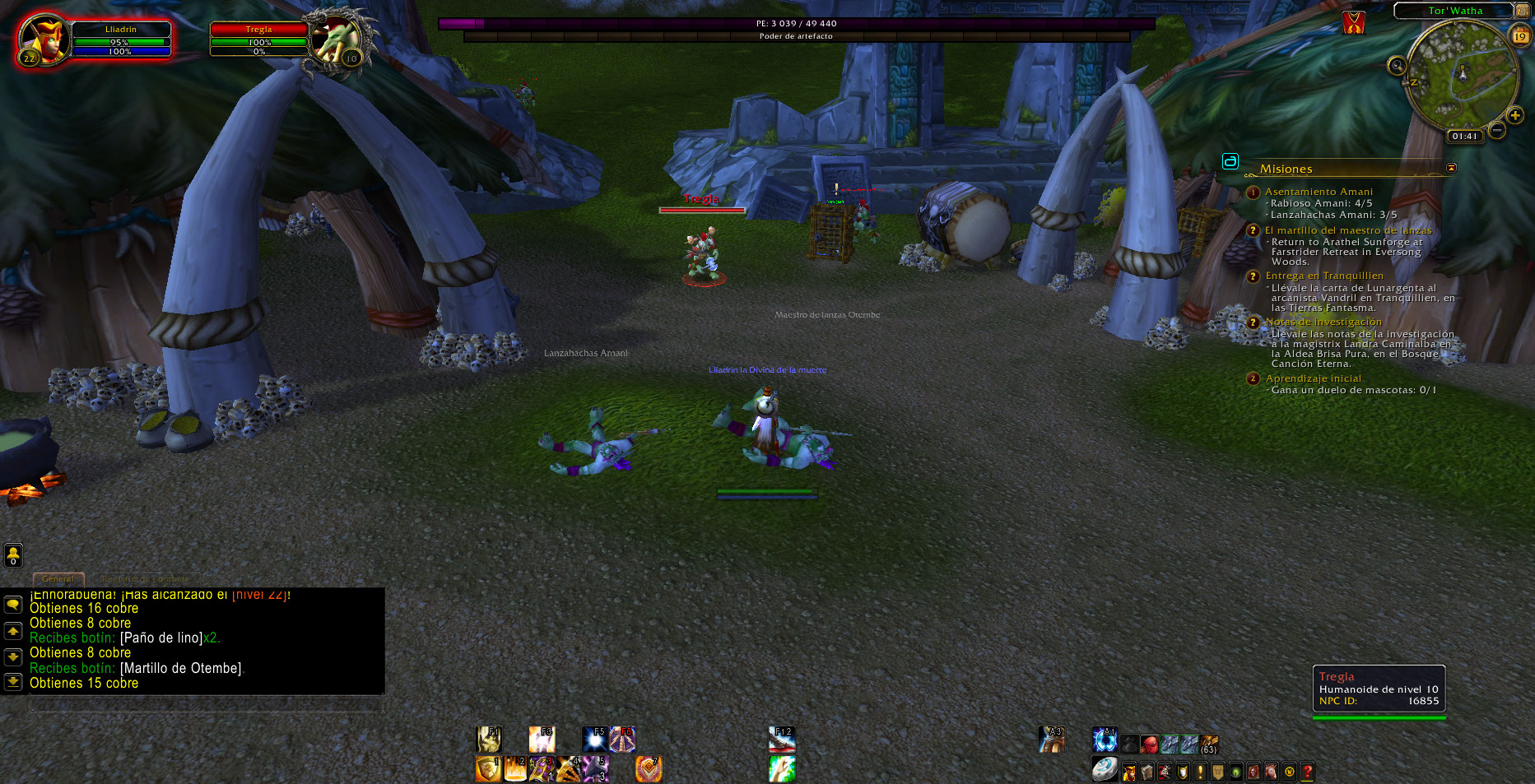Open the world map via Tor'Watha corner icon
This screenshot has width=1535, height=784.
pyautogui.click(x=1522, y=11)
